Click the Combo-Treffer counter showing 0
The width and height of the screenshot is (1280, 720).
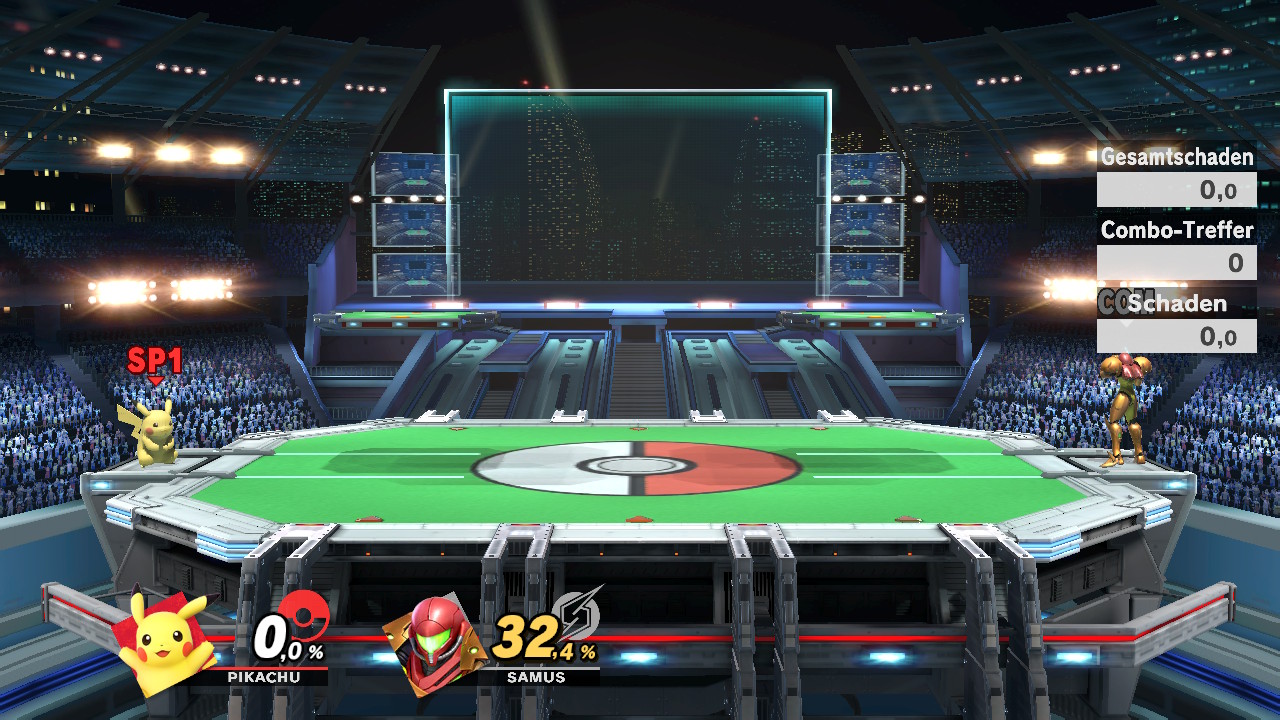click(1176, 262)
